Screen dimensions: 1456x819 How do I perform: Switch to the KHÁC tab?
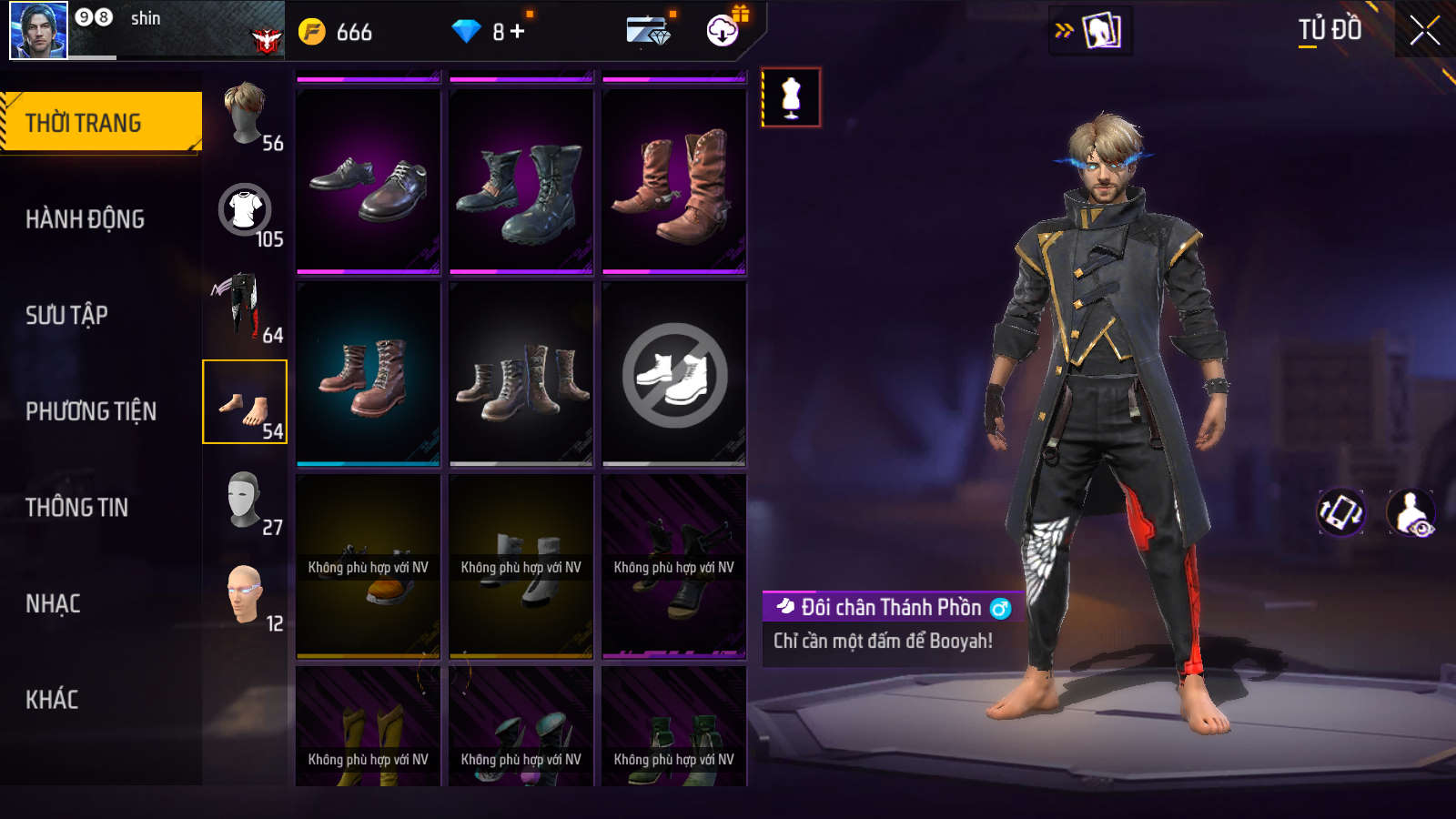(52, 700)
